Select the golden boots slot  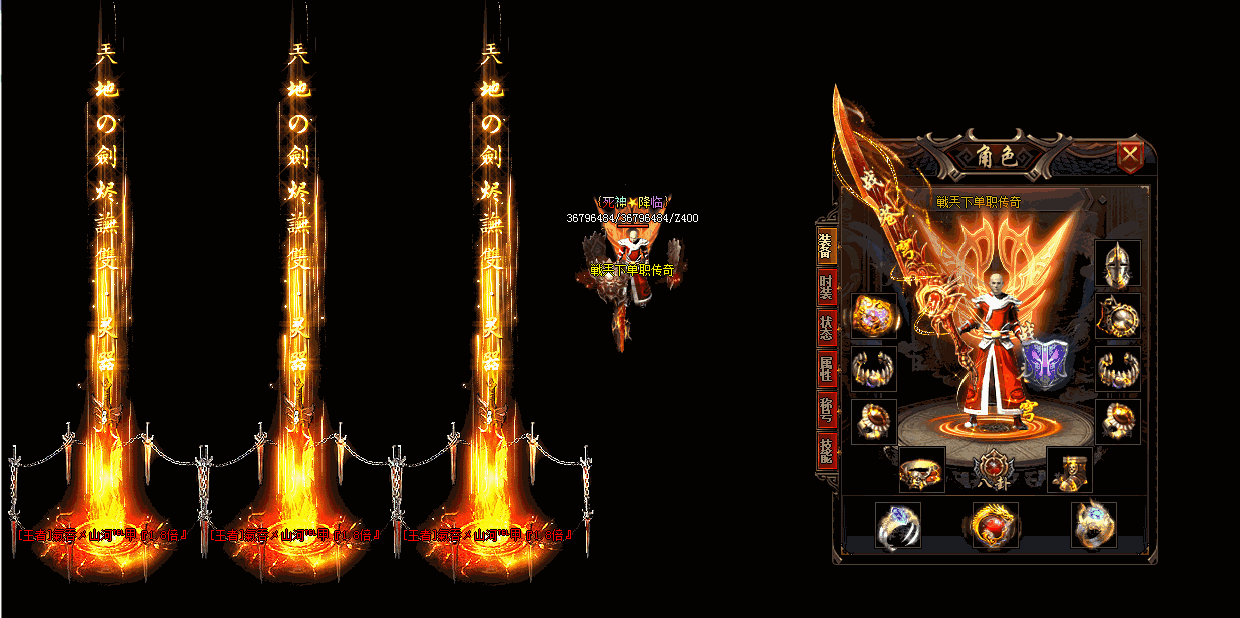pyautogui.click(x=1069, y=470)
